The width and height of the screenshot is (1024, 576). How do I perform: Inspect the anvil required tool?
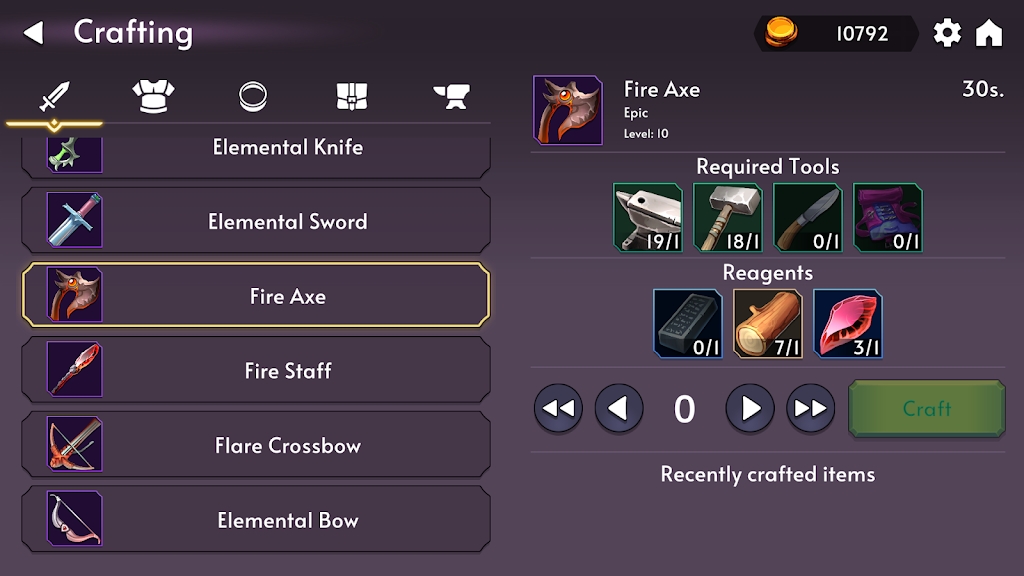[x=648, y=217]
